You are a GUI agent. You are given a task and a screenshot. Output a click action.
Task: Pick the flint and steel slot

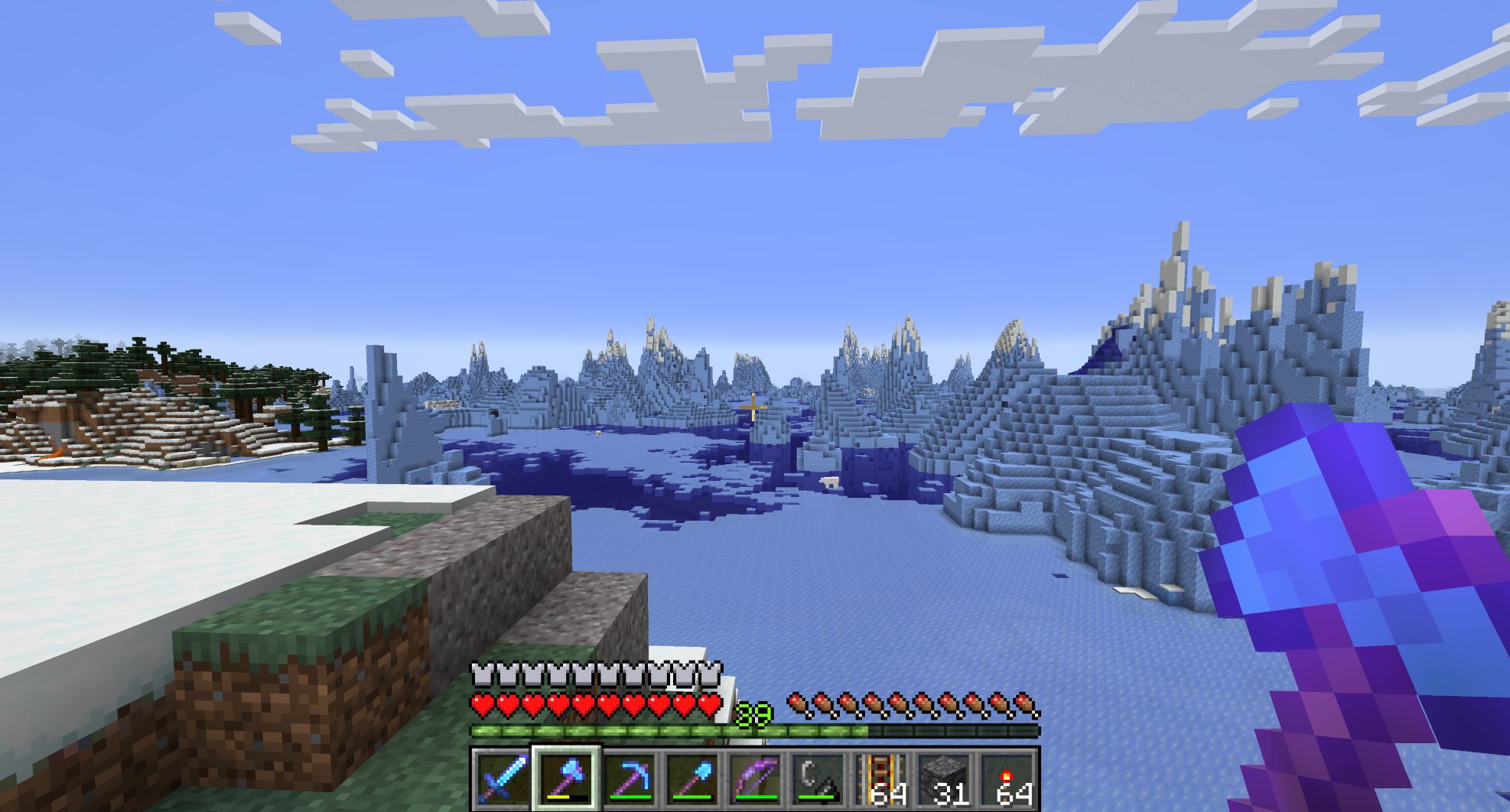coord(818,779)
